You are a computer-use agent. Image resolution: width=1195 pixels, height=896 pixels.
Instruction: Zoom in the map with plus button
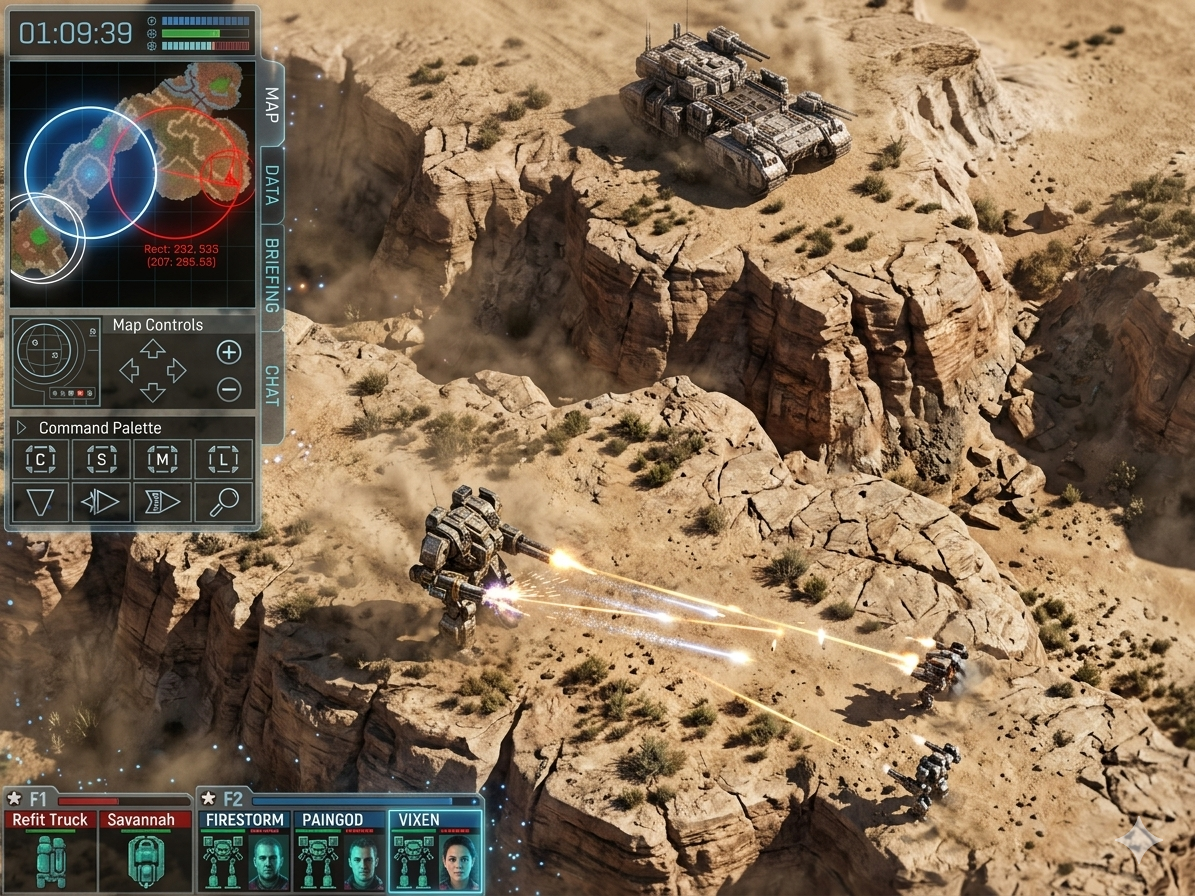pyautogui.click(x=229, y=351)
